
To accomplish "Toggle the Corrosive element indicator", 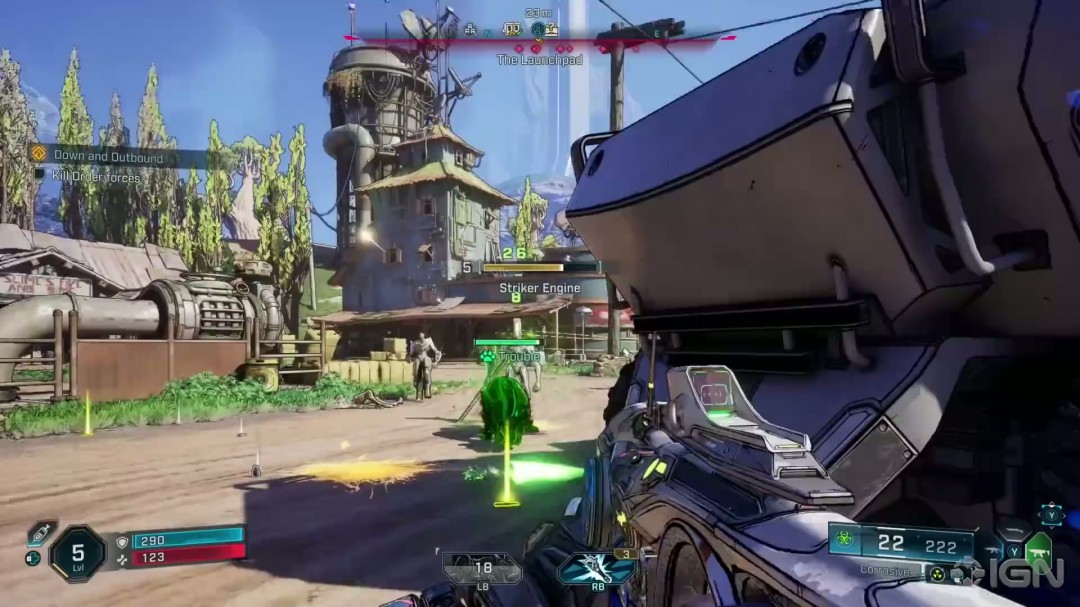I will coord(883,570).
